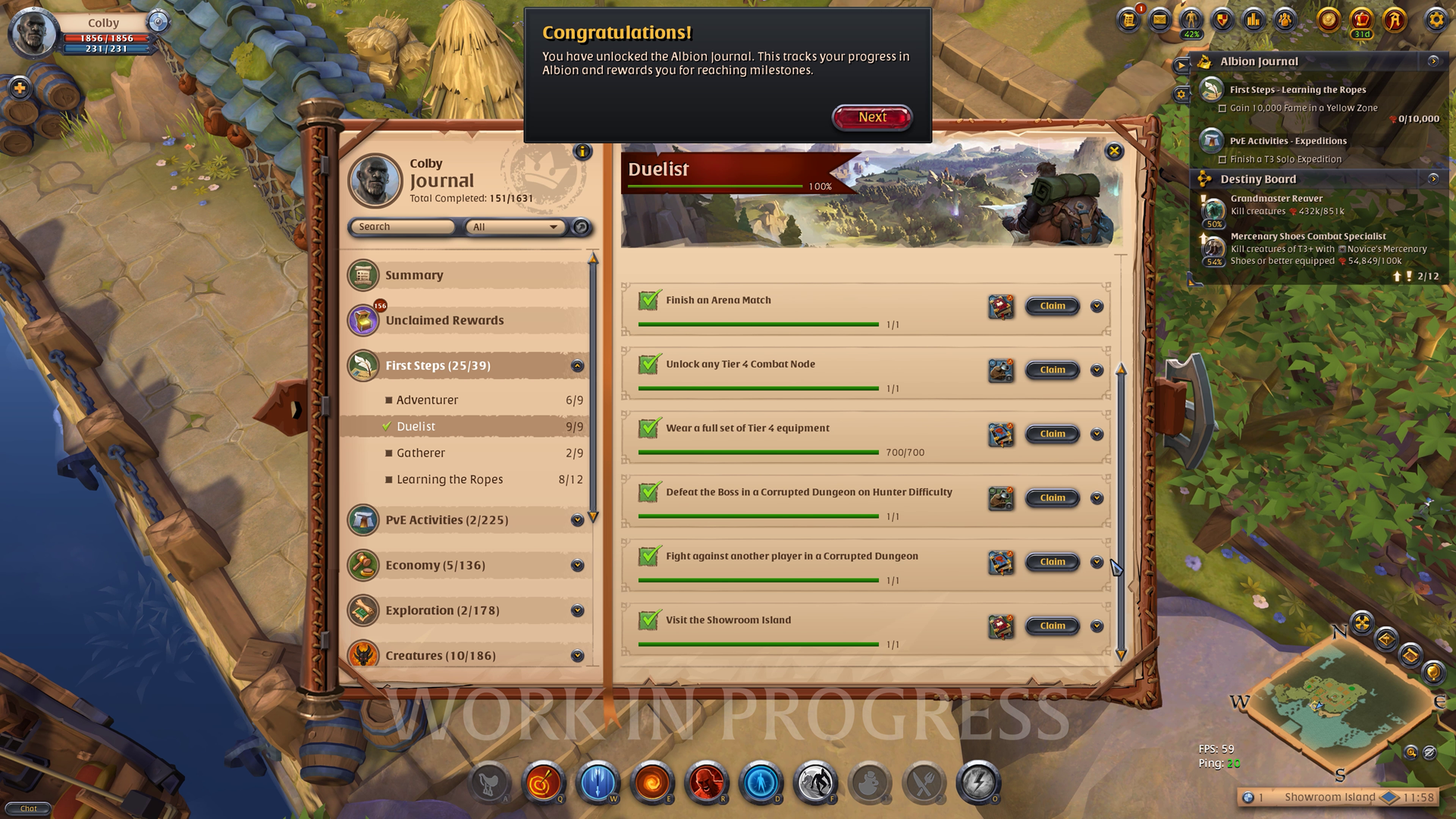Click the Journal search field

coord(402,227)
